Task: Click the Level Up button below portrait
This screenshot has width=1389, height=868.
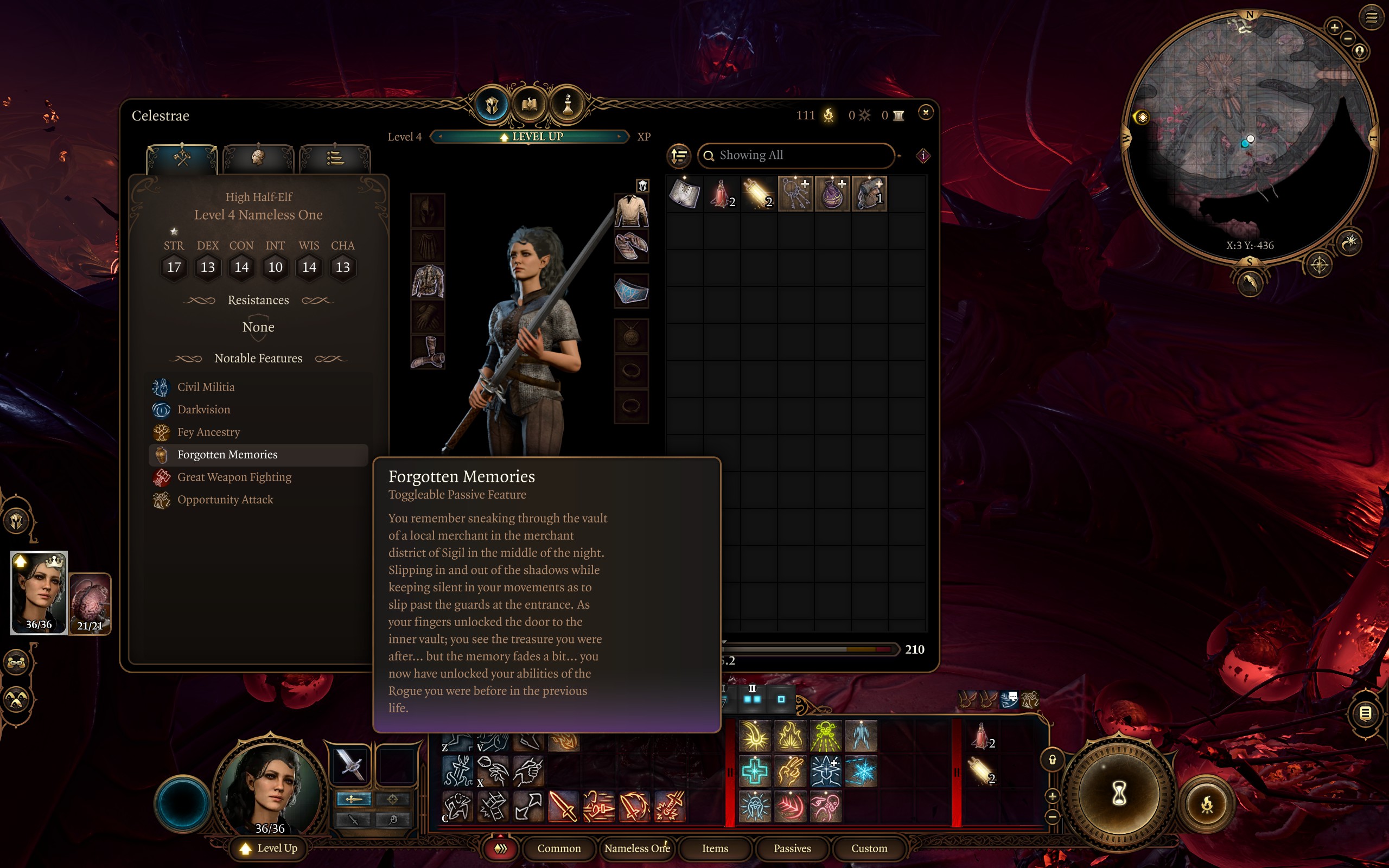Action: tap(269, 848)
